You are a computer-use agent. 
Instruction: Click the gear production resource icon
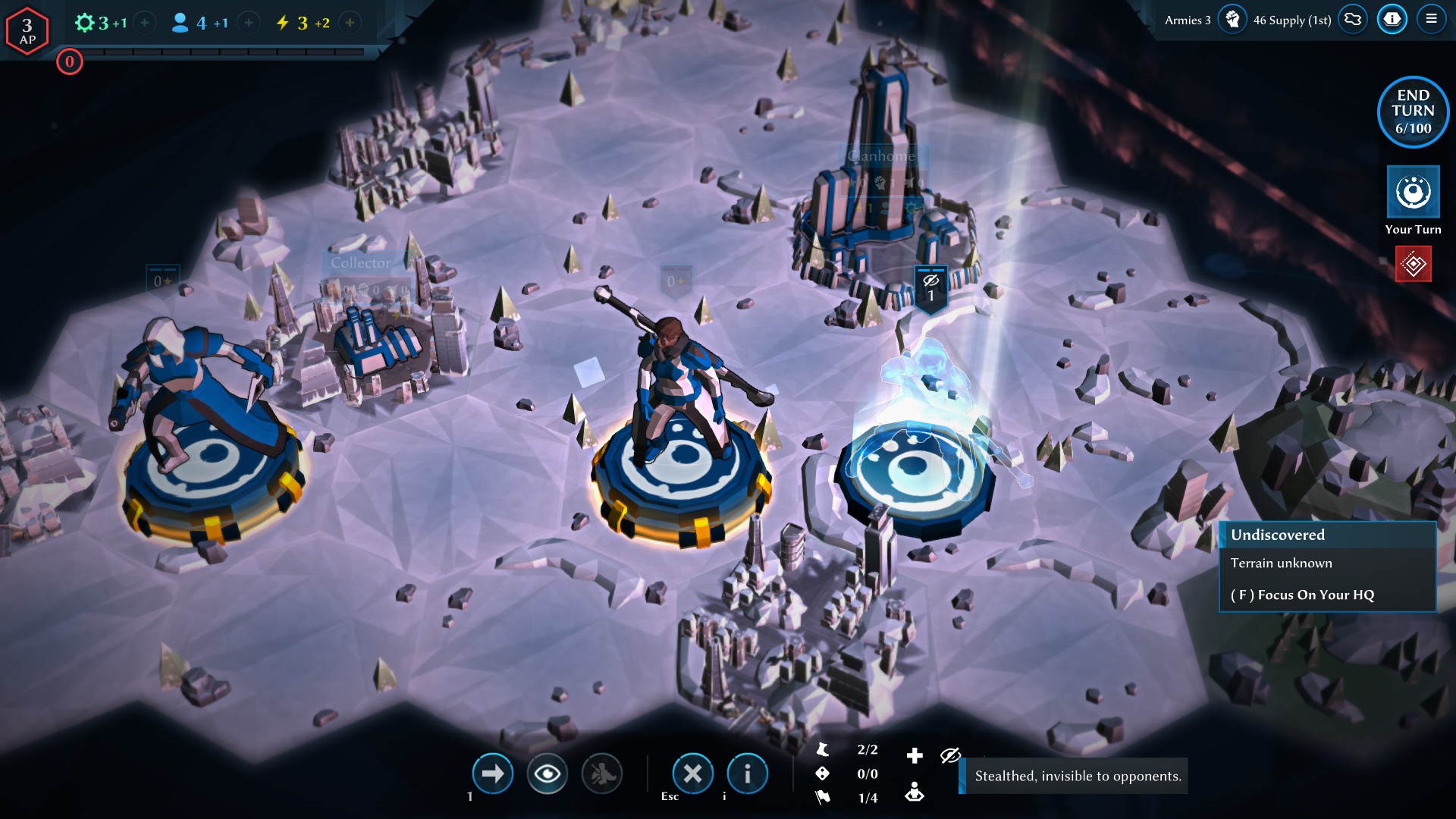(86, 23)
